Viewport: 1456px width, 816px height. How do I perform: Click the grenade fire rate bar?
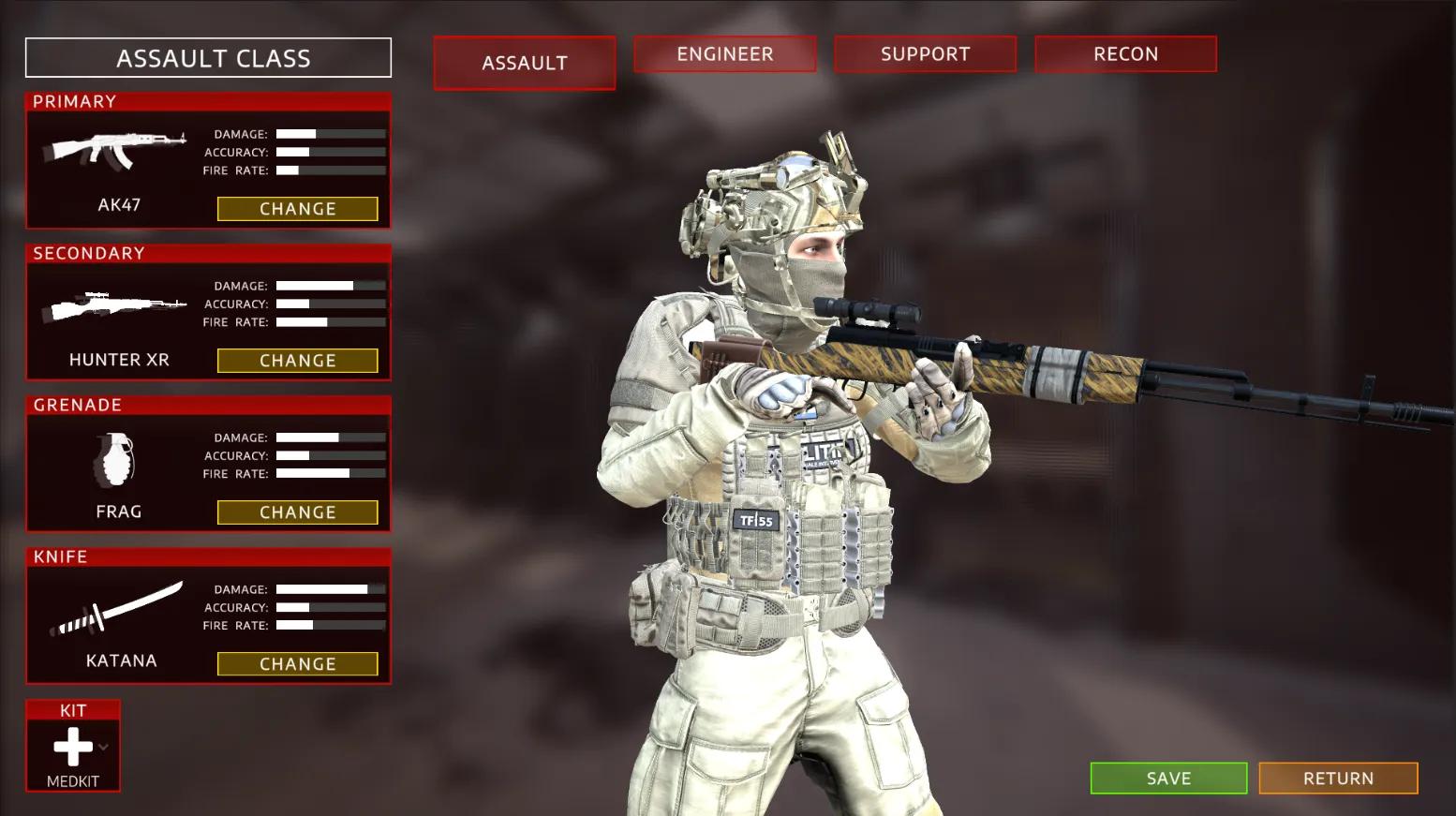coord(328,473)
